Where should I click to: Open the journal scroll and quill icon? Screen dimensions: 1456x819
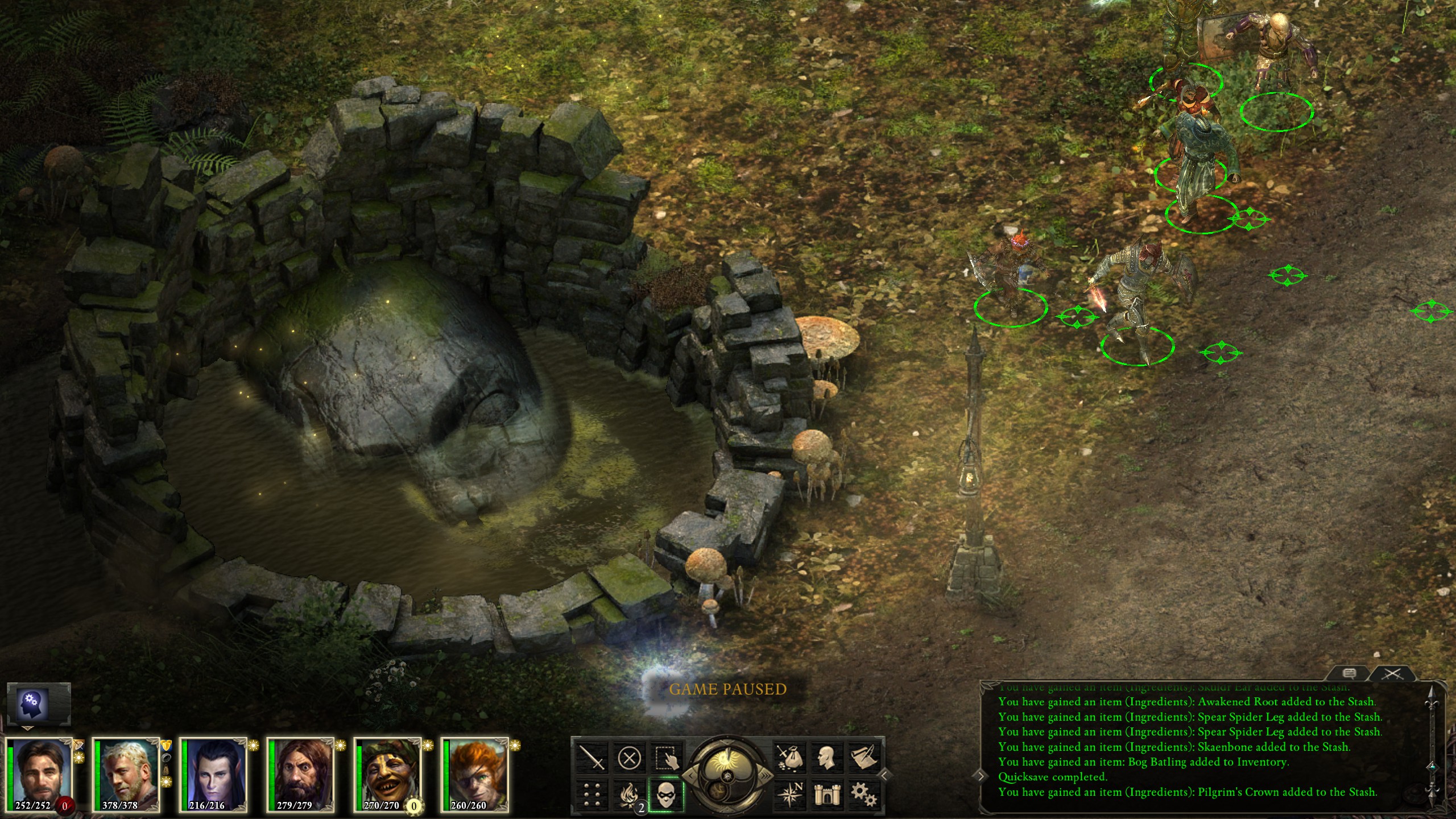pos(864,758)
